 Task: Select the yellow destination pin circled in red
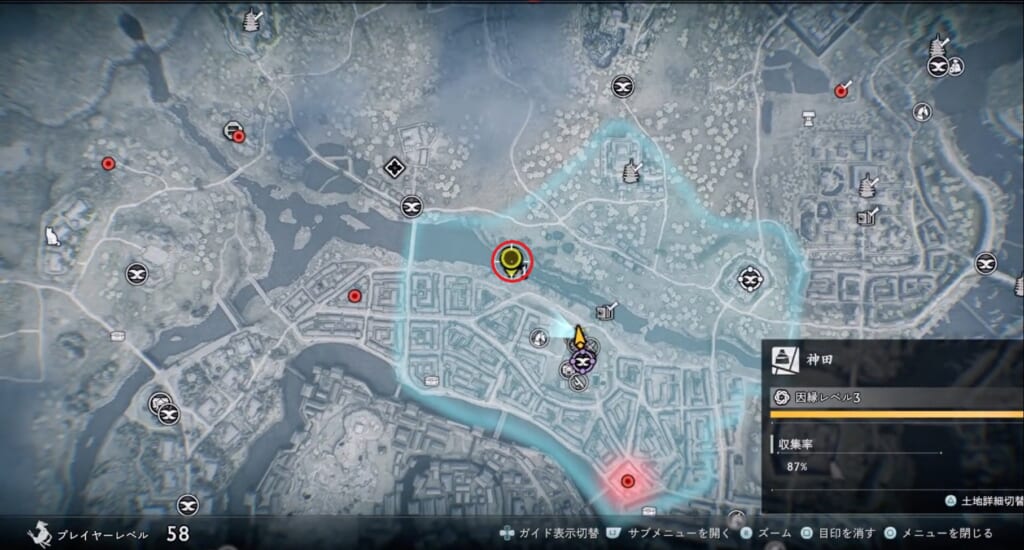tap(512, 261)
